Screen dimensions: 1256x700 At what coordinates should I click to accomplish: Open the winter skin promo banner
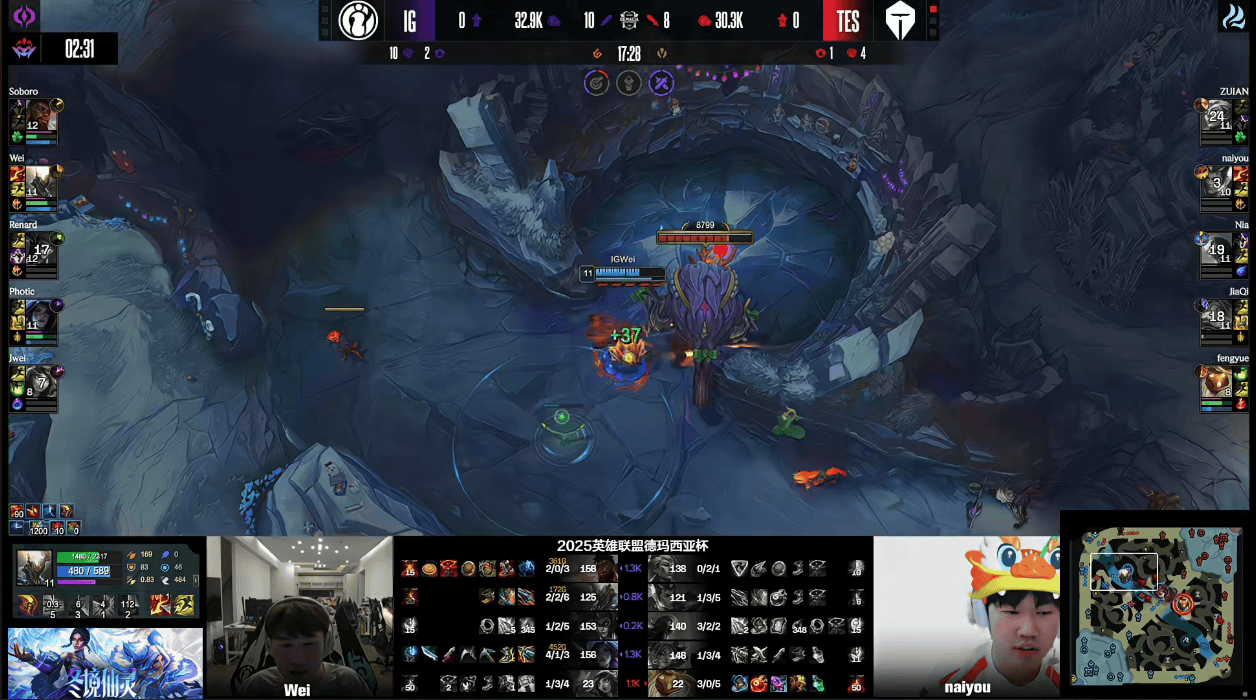[105, 663]
